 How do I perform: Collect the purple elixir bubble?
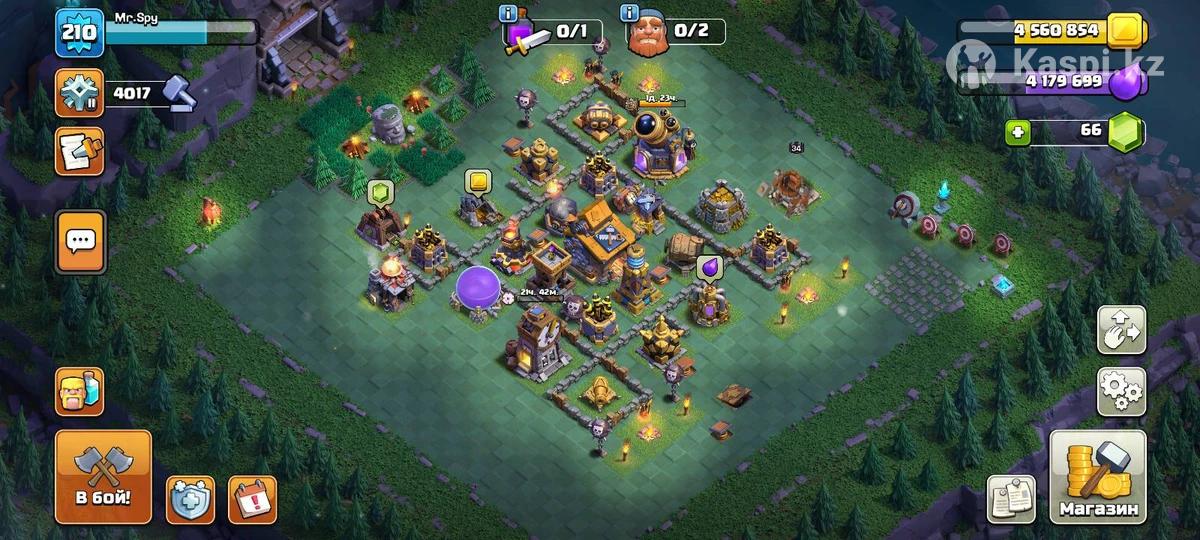(x=709, y=266)
